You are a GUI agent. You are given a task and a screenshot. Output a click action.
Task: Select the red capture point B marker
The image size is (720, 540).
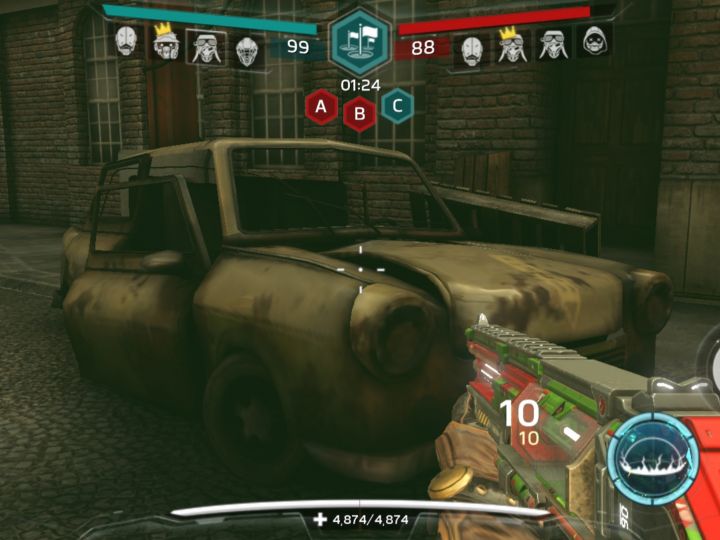tap(359, 113)
